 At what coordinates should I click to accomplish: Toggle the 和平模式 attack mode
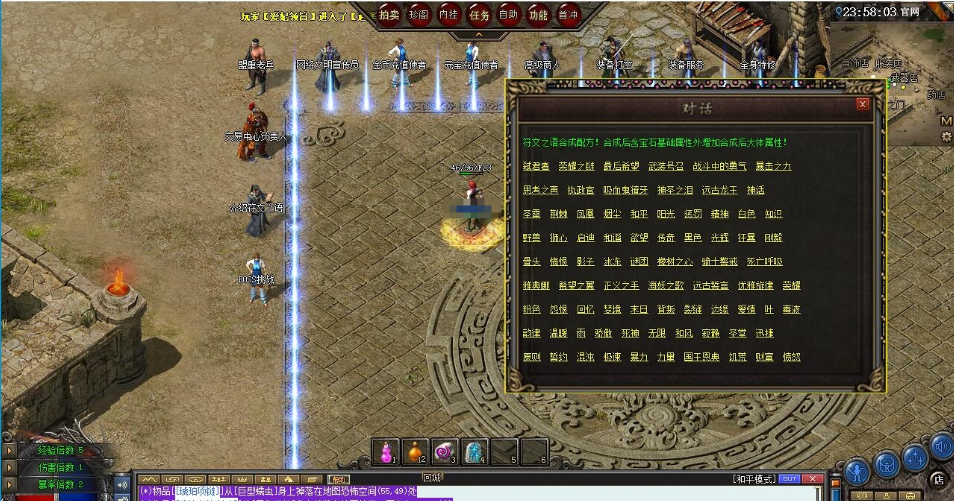754,479
